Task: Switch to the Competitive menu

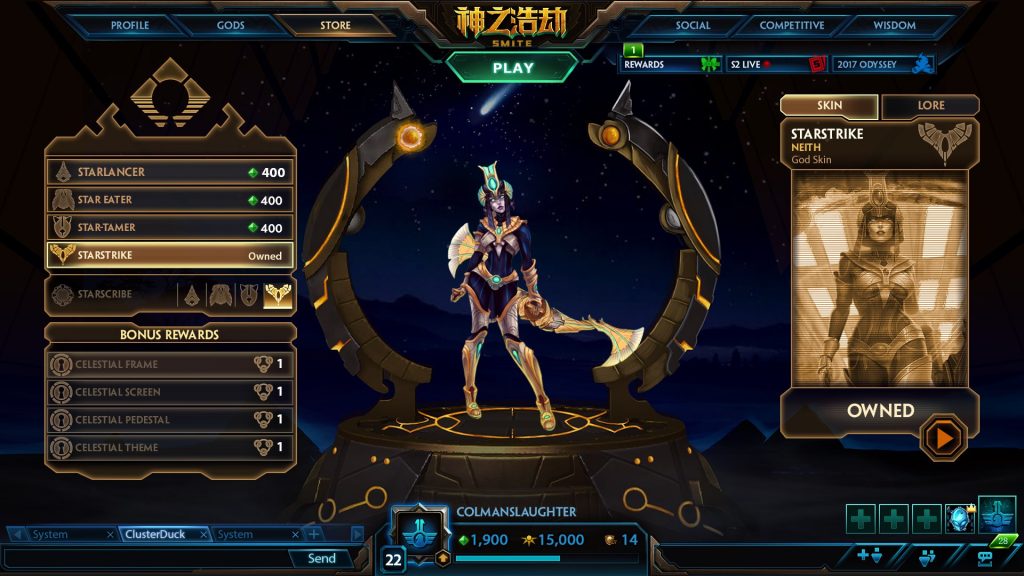Action: [x=792, y=25]
